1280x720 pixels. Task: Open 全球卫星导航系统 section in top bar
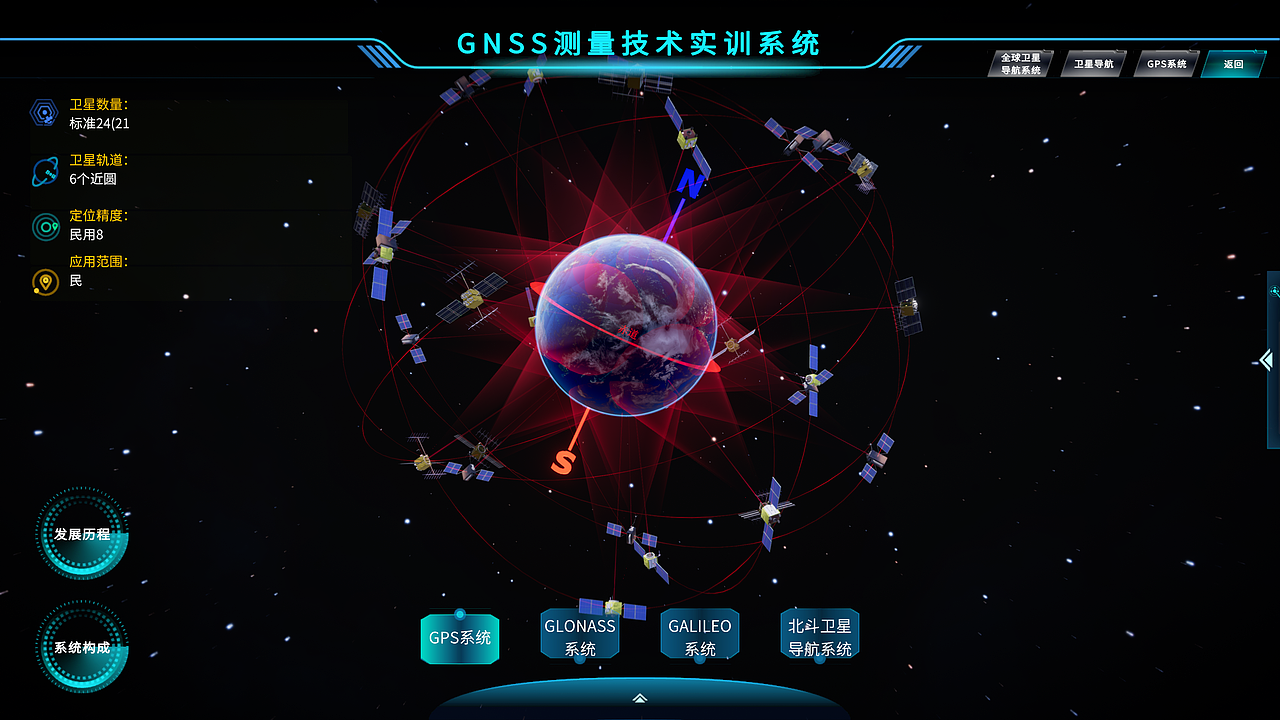pyautogui.click(x=1019, y=63)
